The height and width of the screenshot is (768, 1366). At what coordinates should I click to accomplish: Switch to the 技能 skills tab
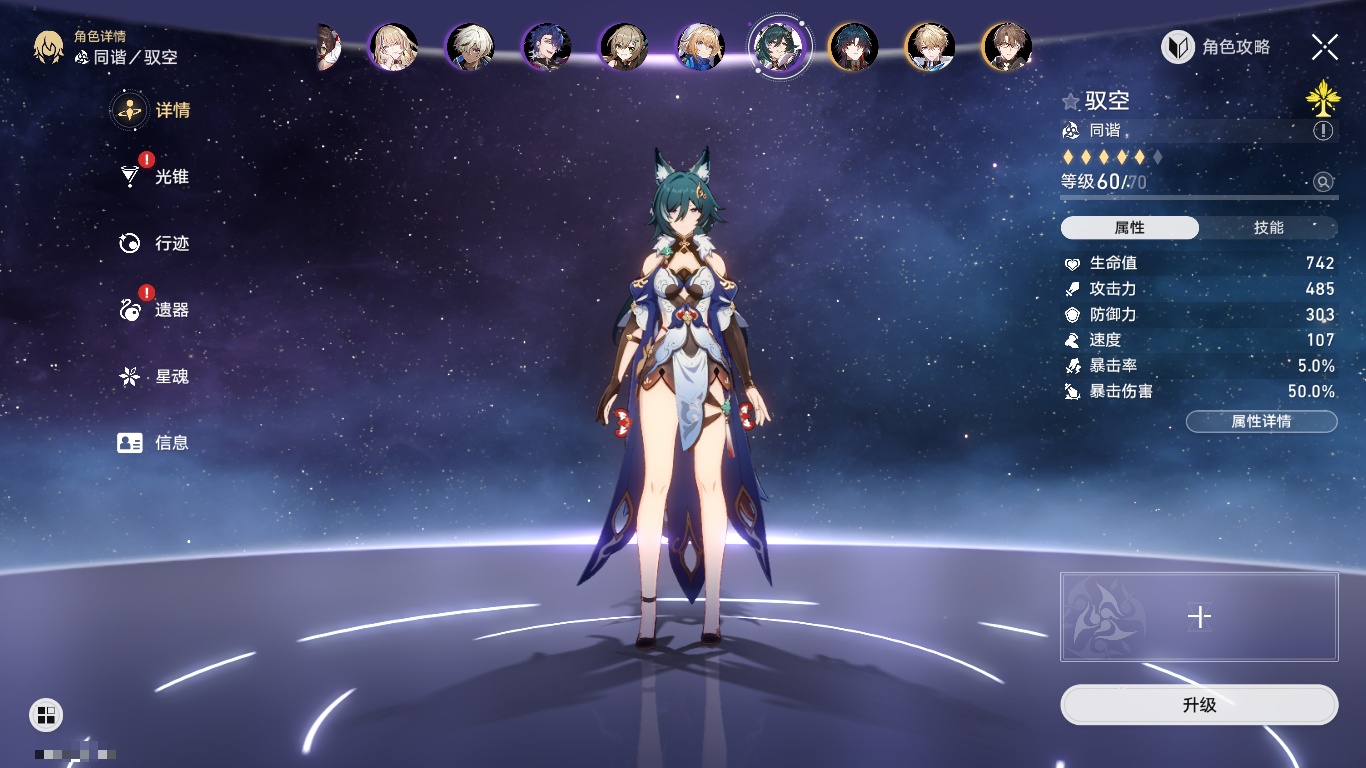pos(1268,228)
